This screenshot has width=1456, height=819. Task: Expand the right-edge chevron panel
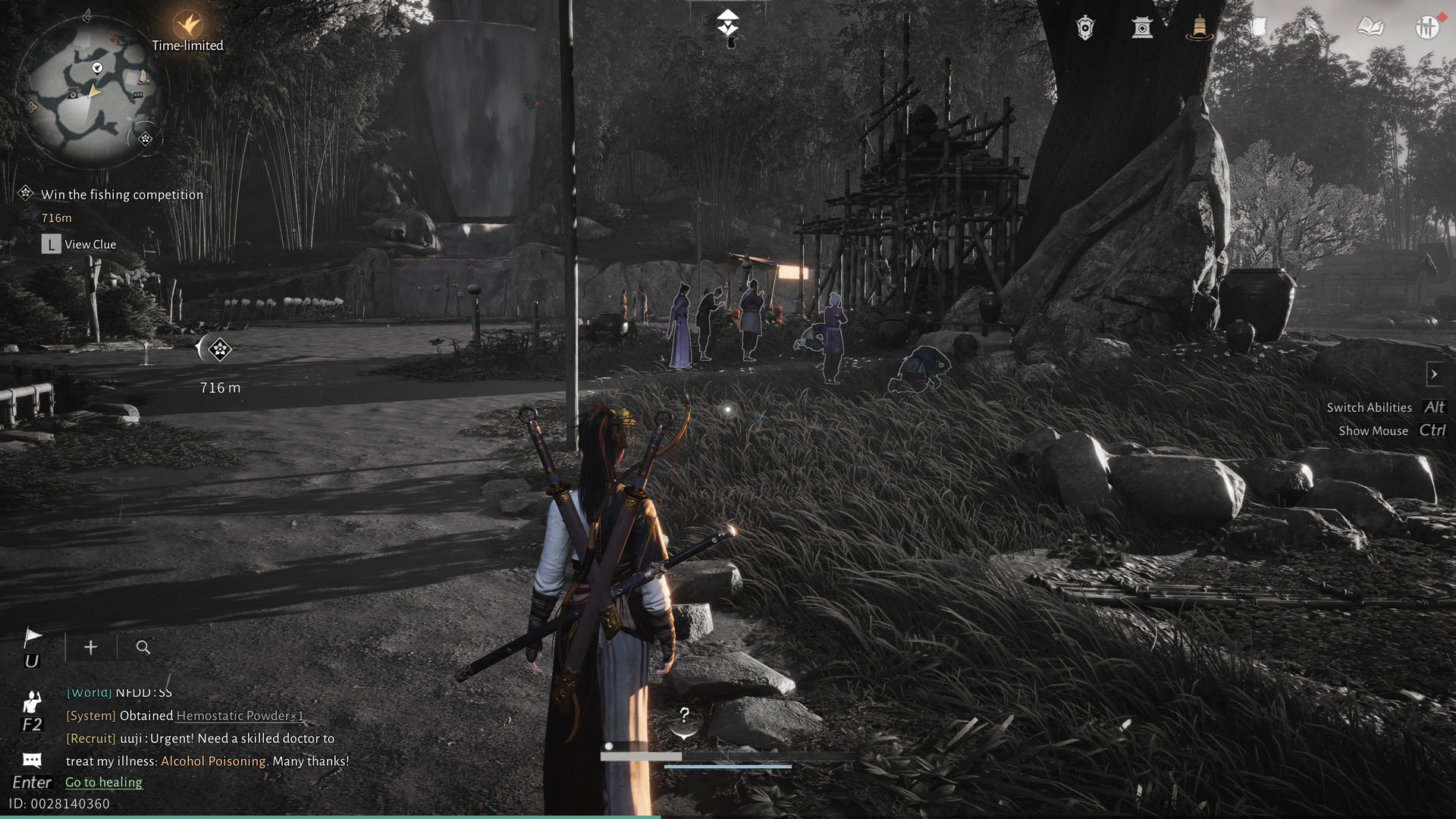click(x=1436, y=374)
